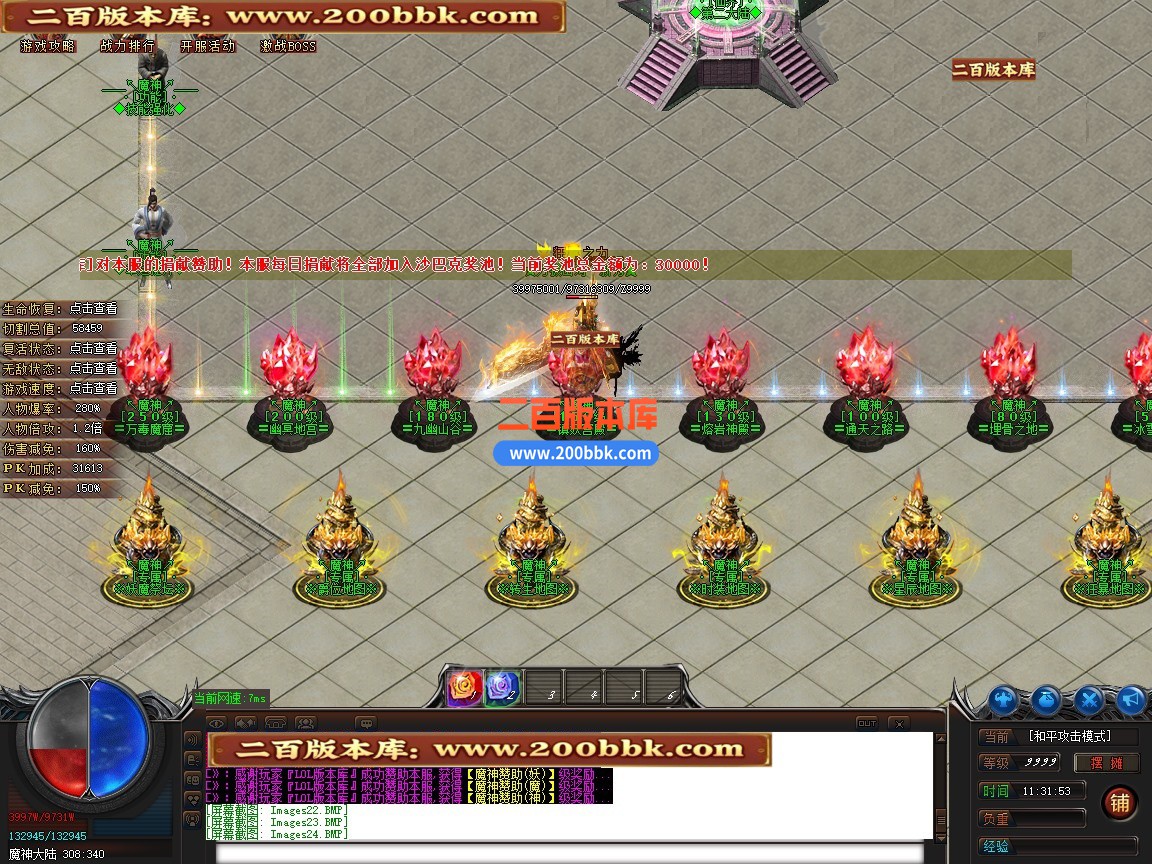Focus the chat text input field
The image size is (1152, 864).
click(575, 853)
